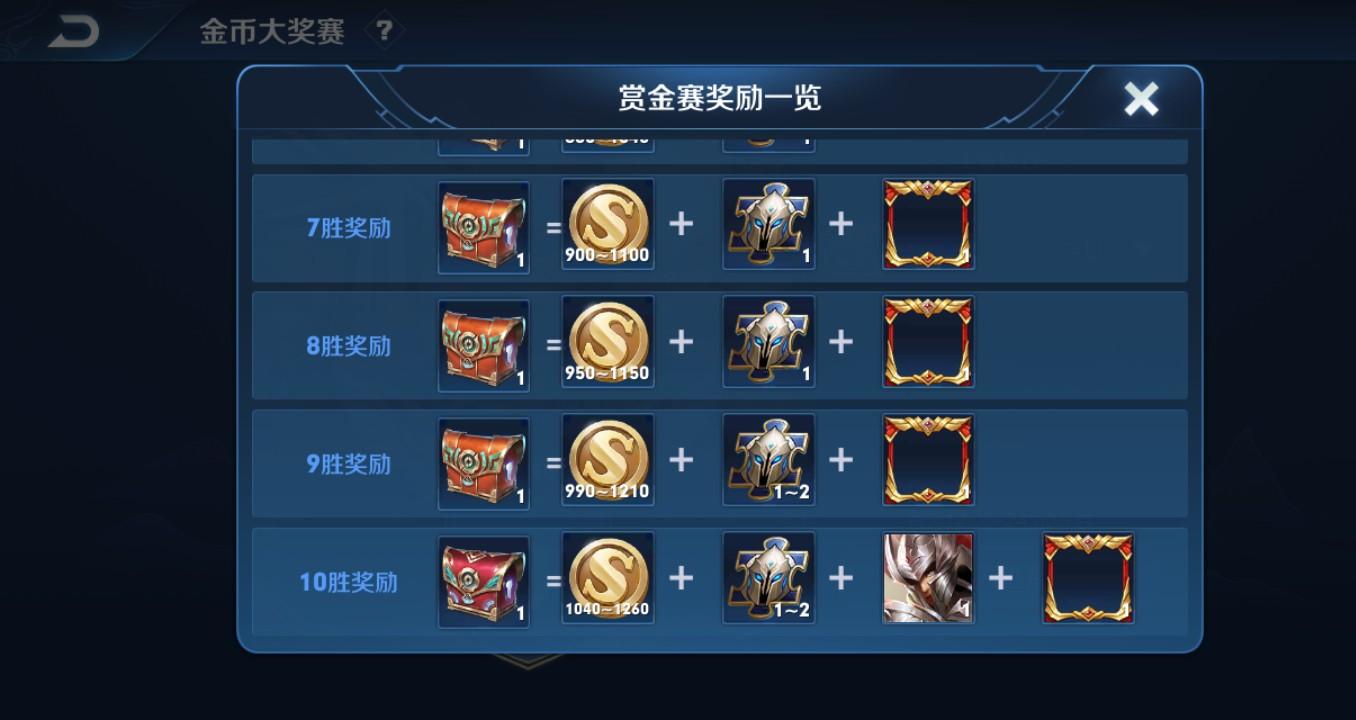Click the coin icon showing 990~1210
This screenshot has height=720, width=1356.
click(607, 458)
